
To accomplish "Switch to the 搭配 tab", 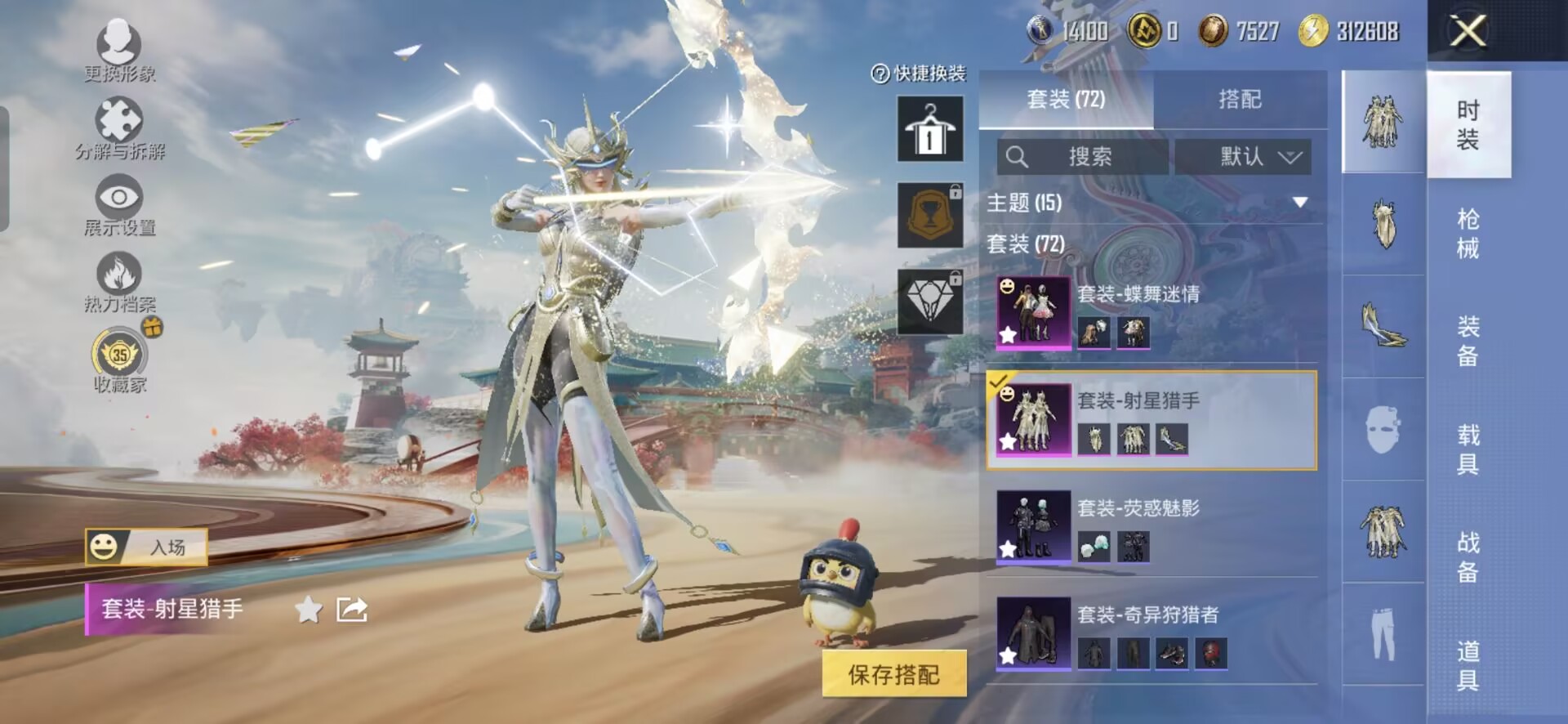I will [x=1240, y=100].
